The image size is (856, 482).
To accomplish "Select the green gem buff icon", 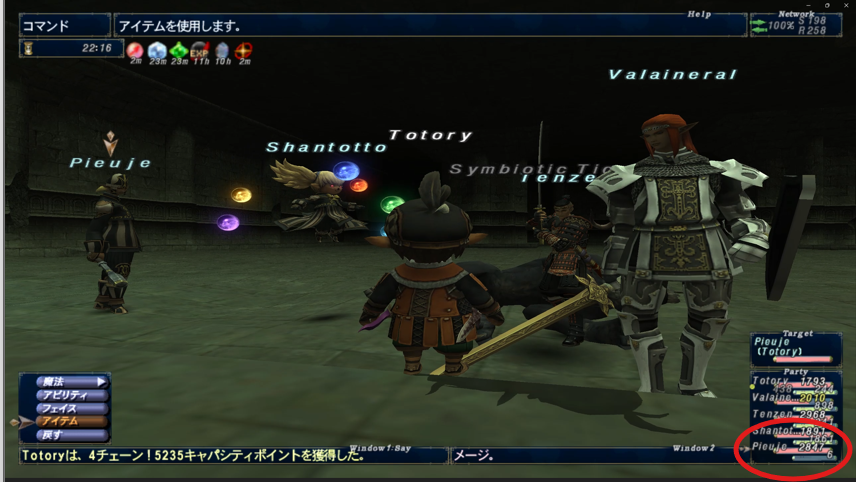I will (179, 50).
